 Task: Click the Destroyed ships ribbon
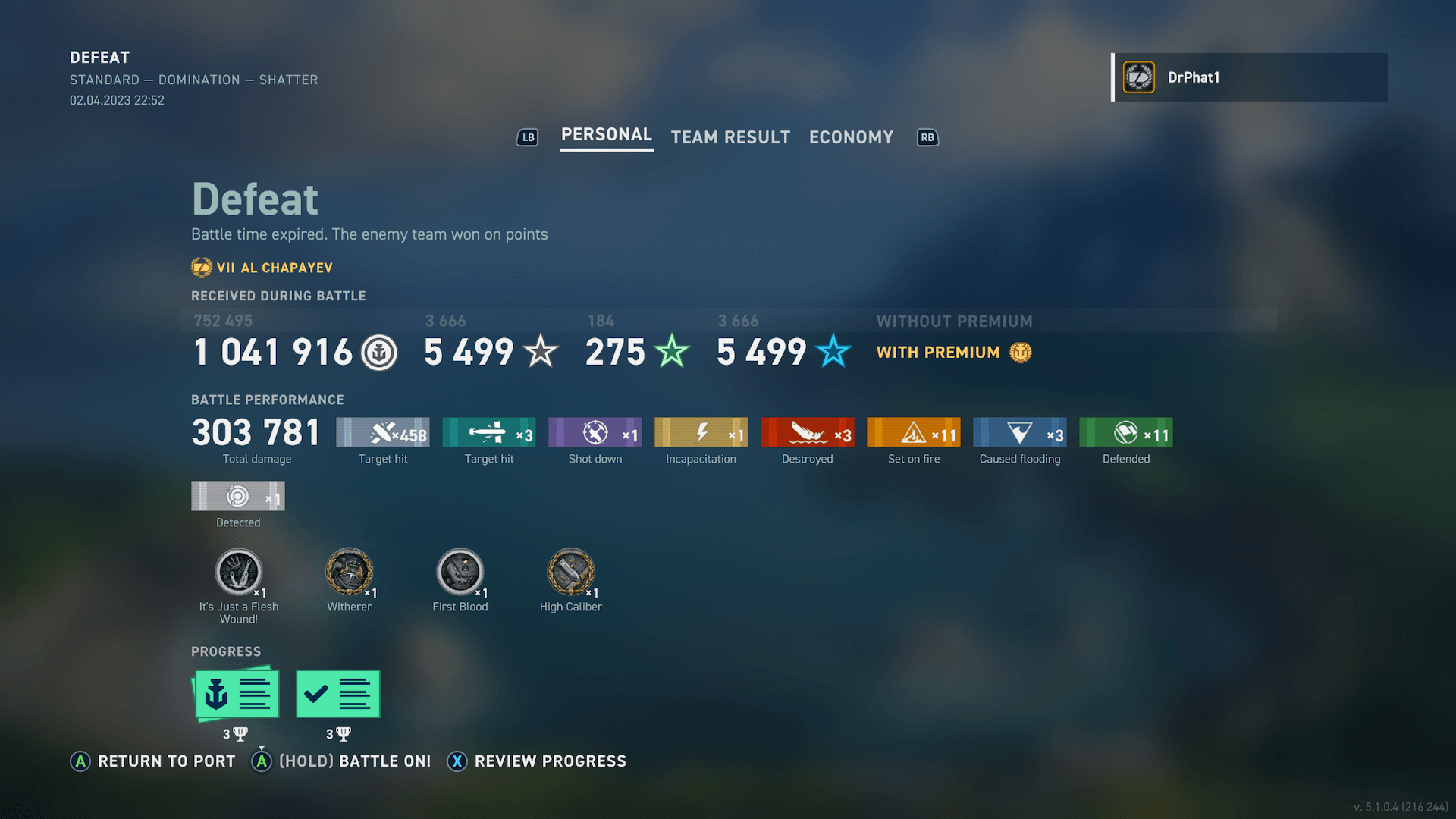pyautogui.click(x=807, y=432)
